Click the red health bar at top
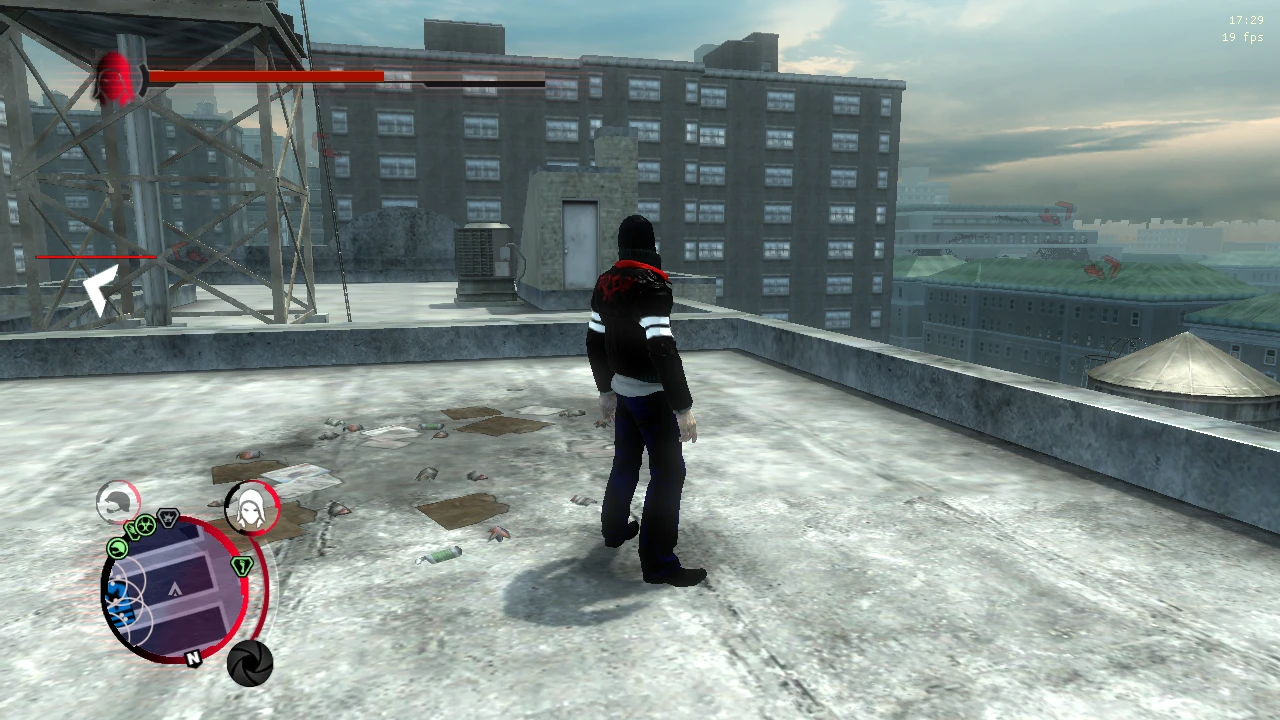The image size is (1280, 720). (265, 75)
